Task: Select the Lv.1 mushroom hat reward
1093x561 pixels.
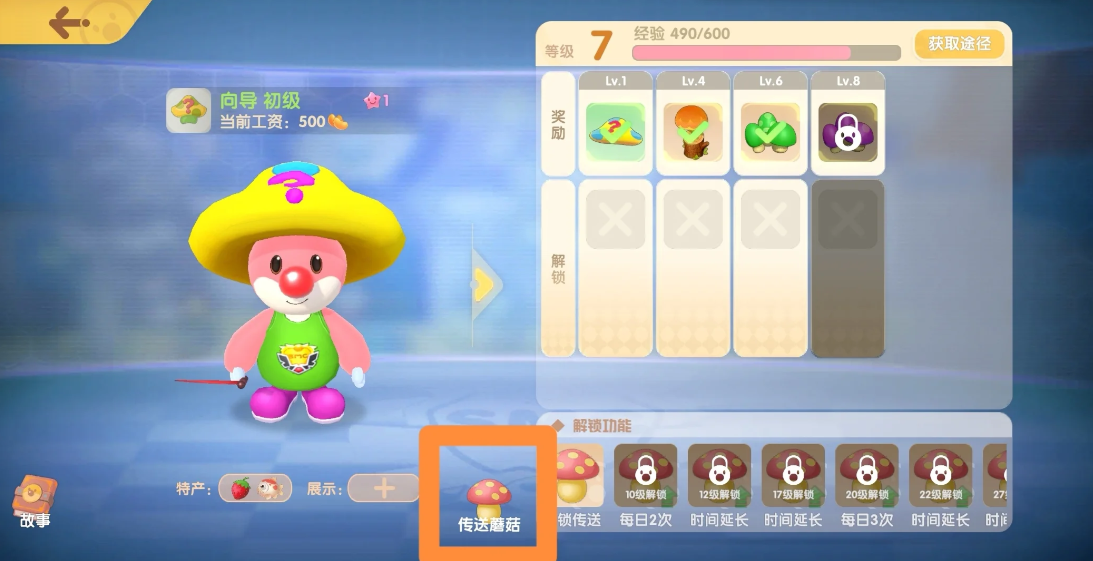Action: 616,132
